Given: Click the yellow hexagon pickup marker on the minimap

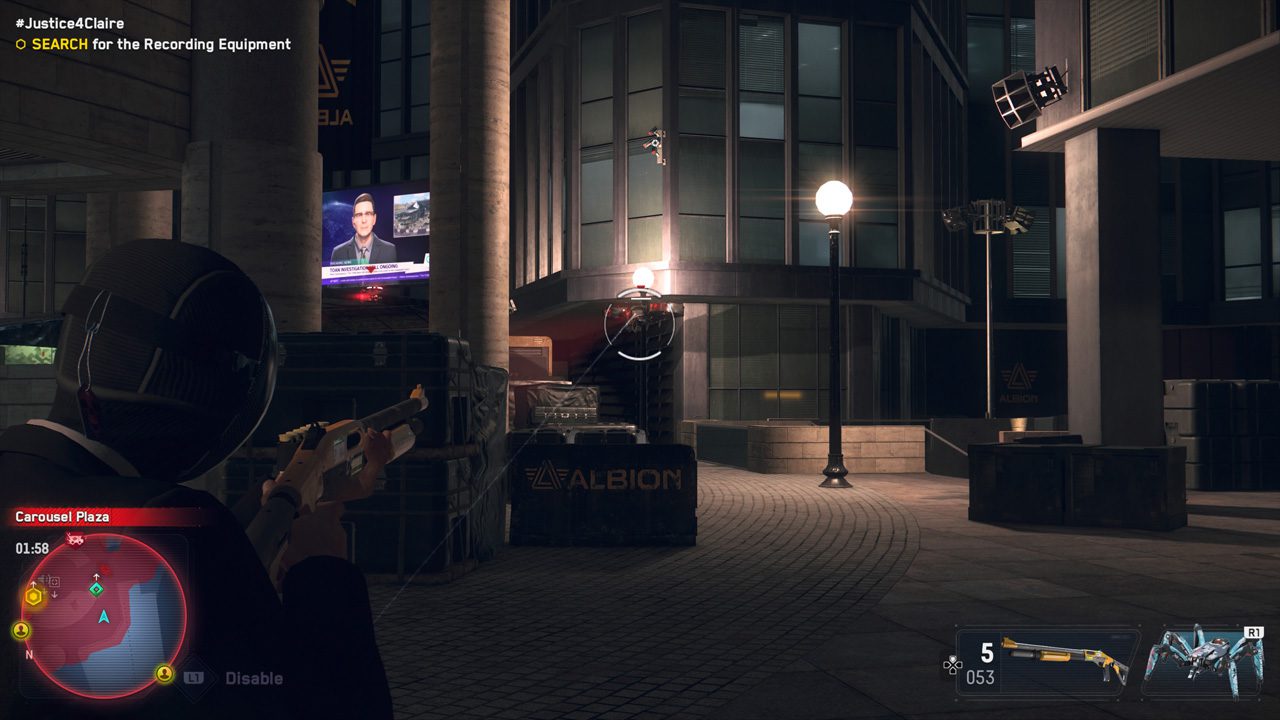Looking at the screenshot, I should [32, 596].
